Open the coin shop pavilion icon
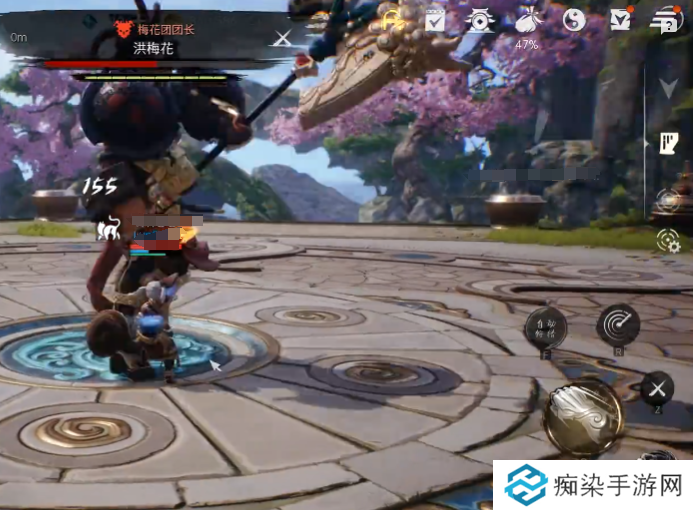 pyautogui.click(x=480, y=19)
